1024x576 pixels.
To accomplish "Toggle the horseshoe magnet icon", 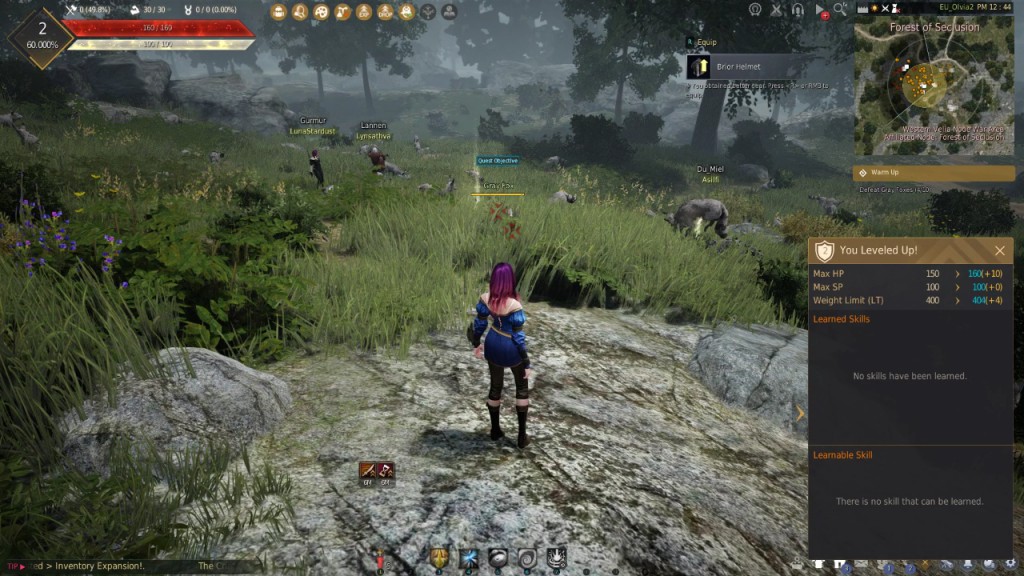I will [x=797, y=10].
